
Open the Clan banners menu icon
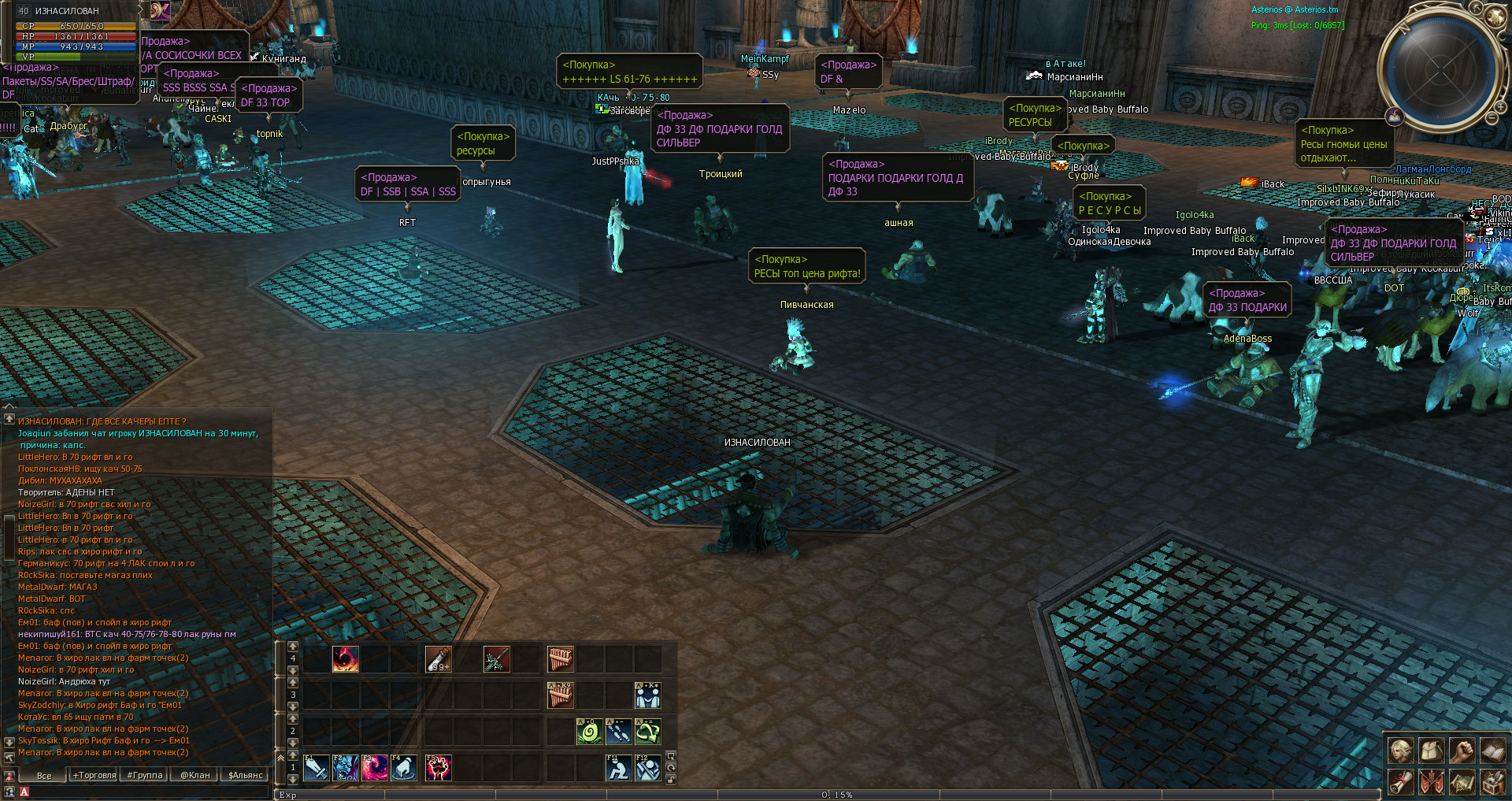1431,781
